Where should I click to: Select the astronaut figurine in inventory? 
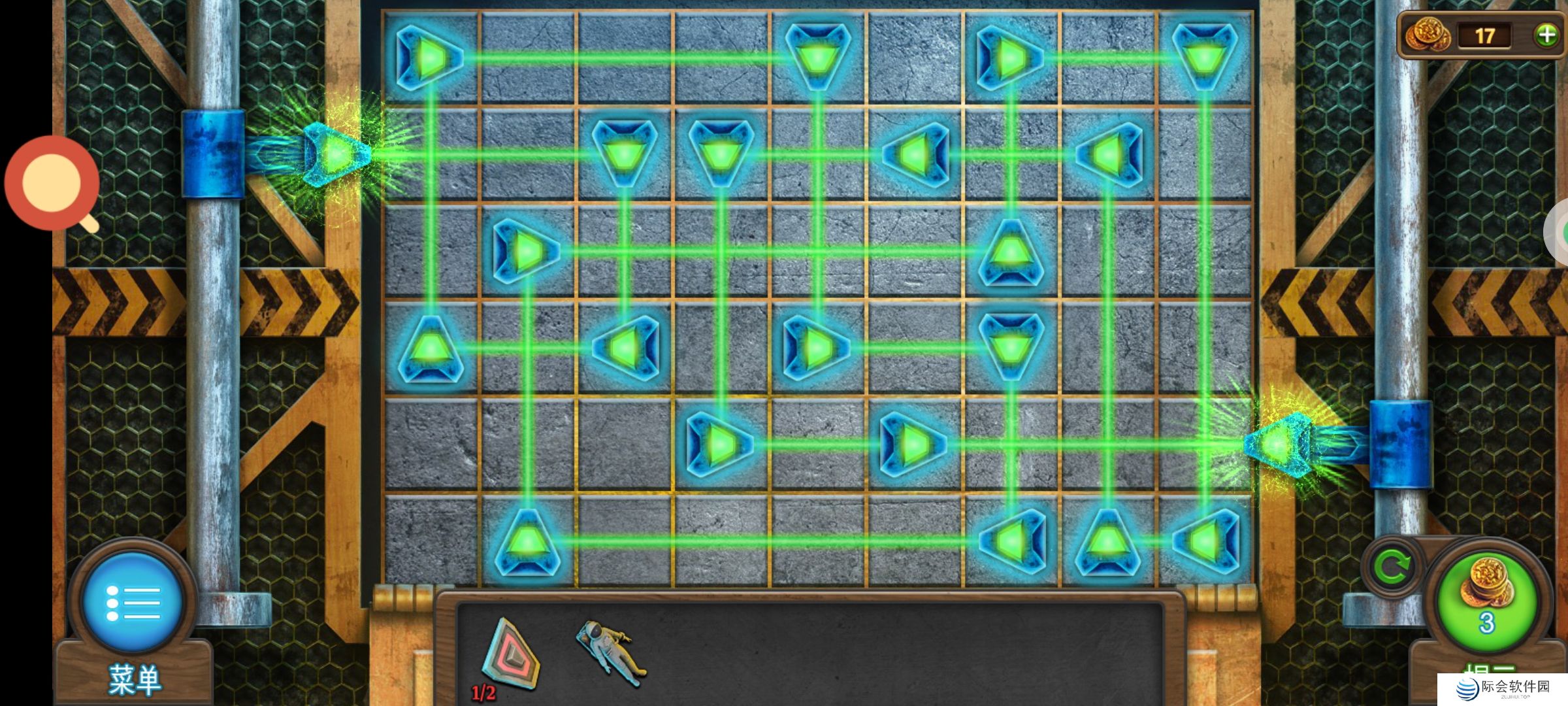[x=610, y=652]
